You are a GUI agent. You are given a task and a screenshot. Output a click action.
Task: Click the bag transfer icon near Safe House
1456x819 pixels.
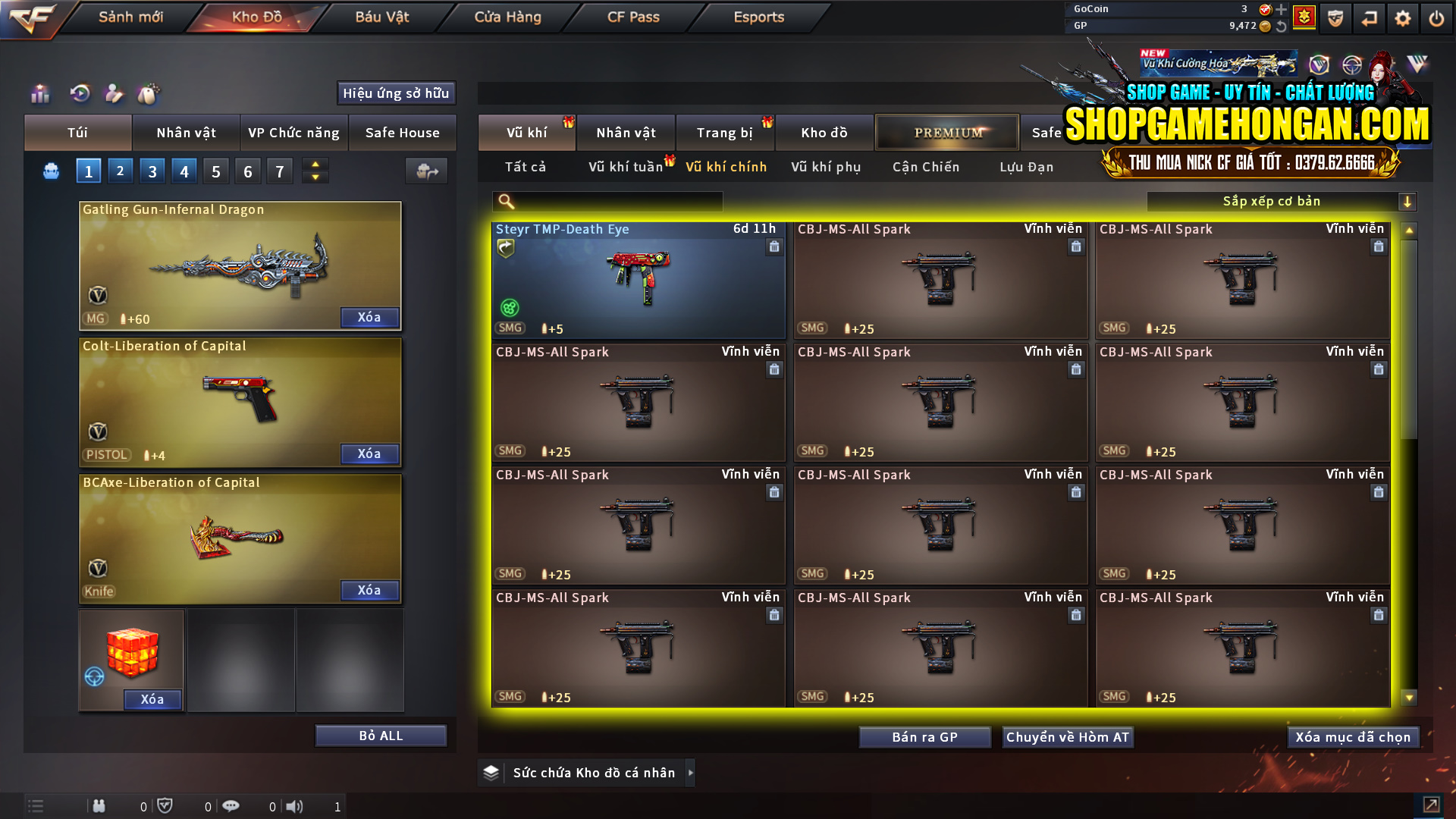(x=425, y=171)
